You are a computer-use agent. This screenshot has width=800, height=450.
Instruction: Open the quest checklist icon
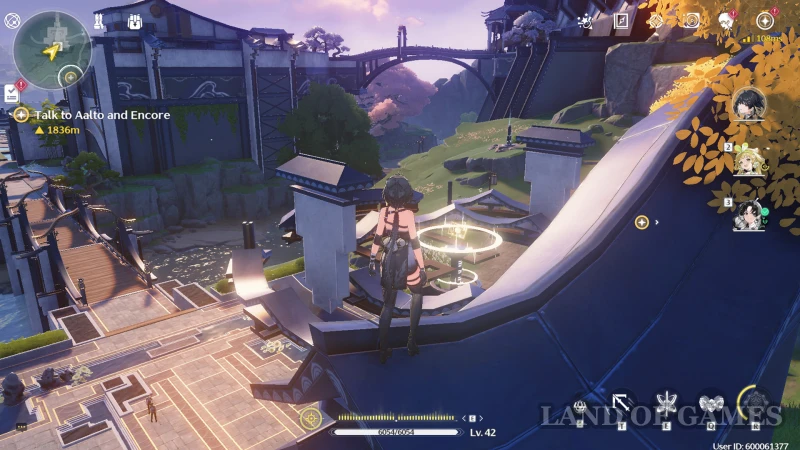pyautogui.click(x=10, y=92)
